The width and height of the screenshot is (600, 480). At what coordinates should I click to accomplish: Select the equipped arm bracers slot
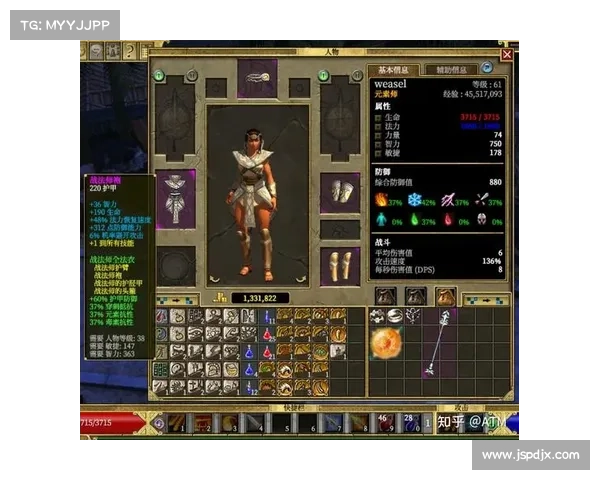click(x=339, y=193)
